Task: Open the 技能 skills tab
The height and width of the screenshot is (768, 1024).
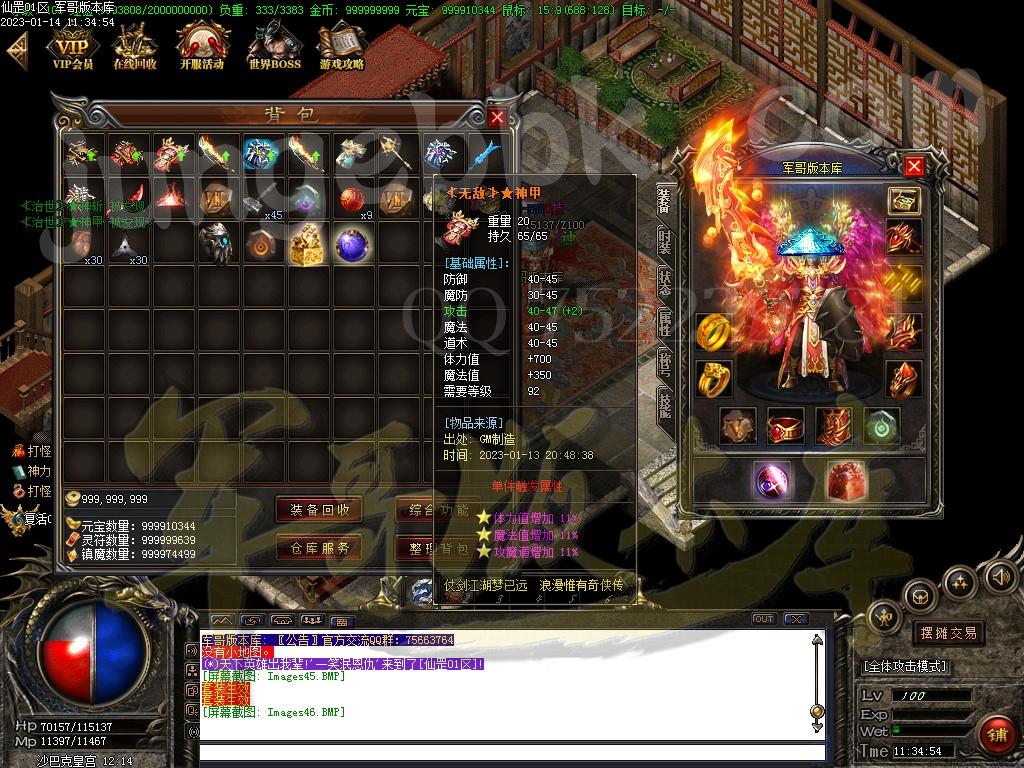Action: [664, 403]
